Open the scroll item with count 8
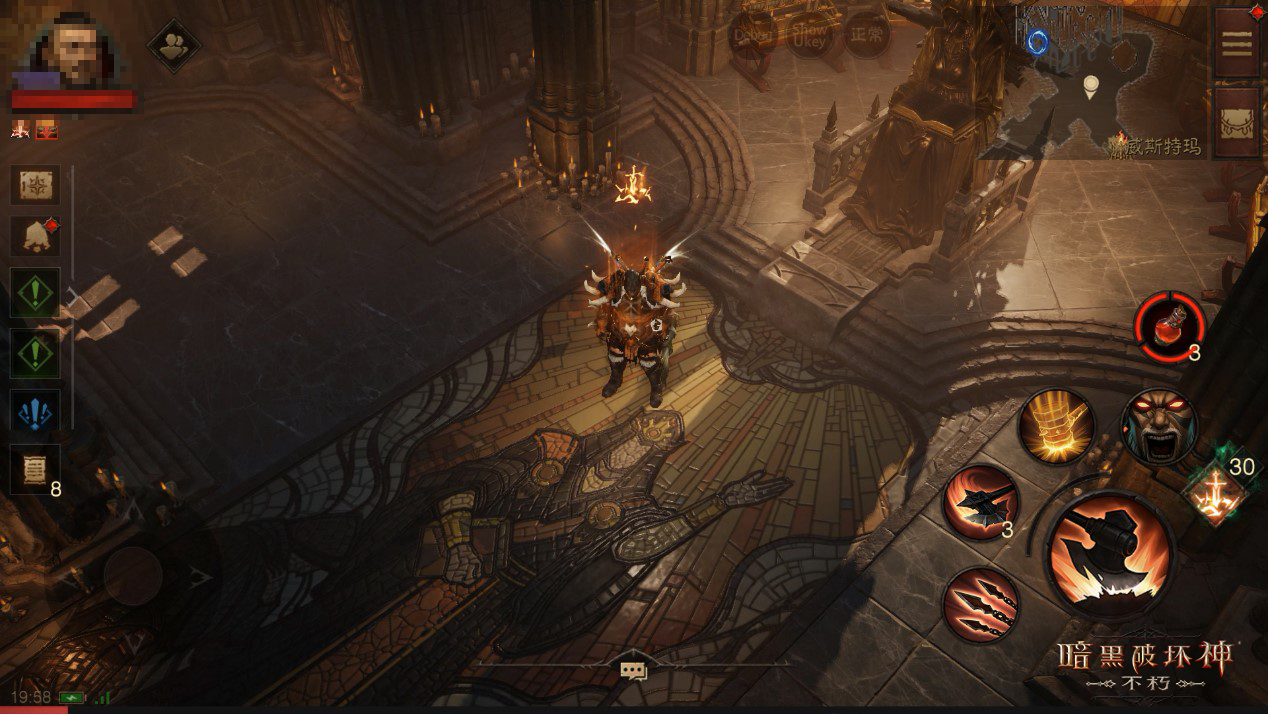1268x714 pixels. pyautogui.click(x=35, y=468)
